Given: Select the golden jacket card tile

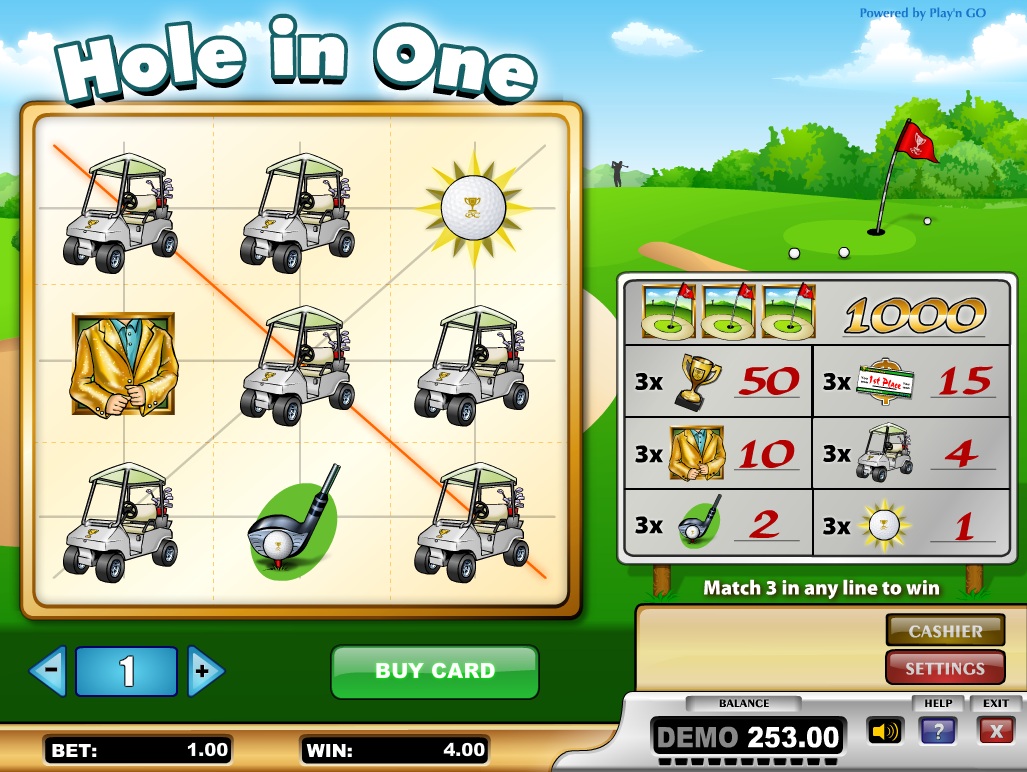Looking at the screenshot, I should pos(124,364).
